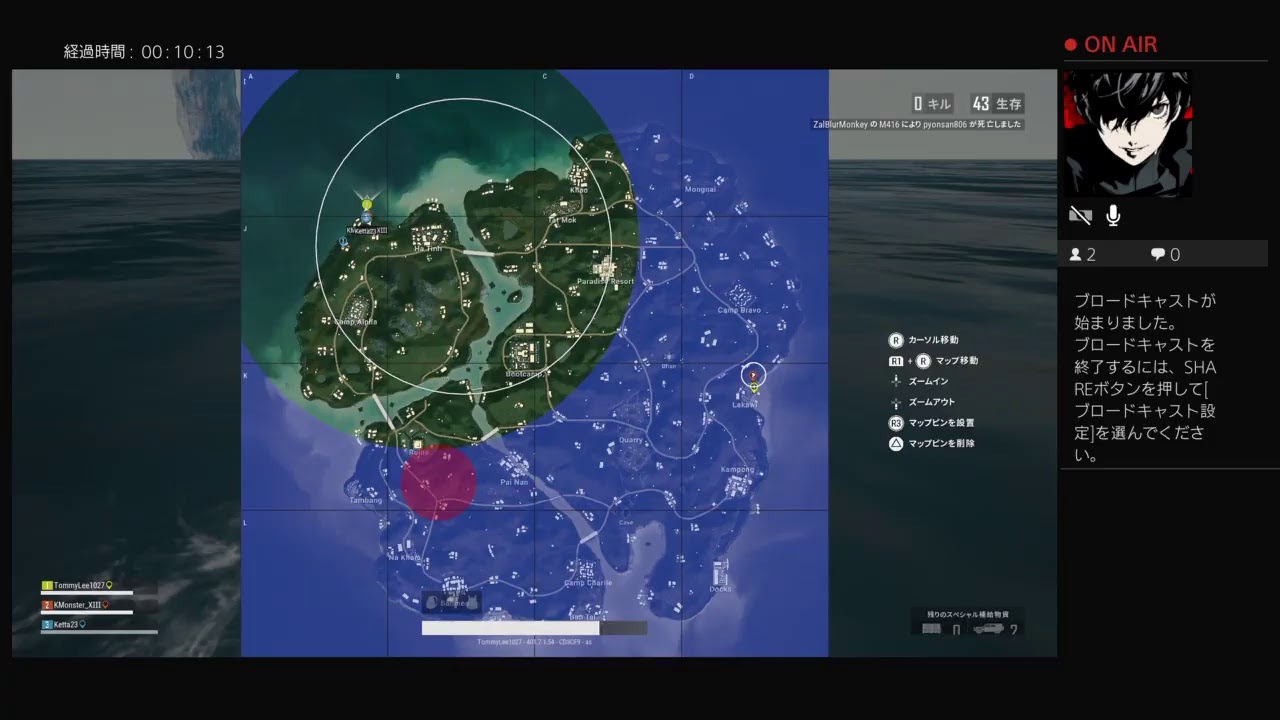Expand the ON AIR status indicator
The image size is (1280, 720).
point(1113,44)
